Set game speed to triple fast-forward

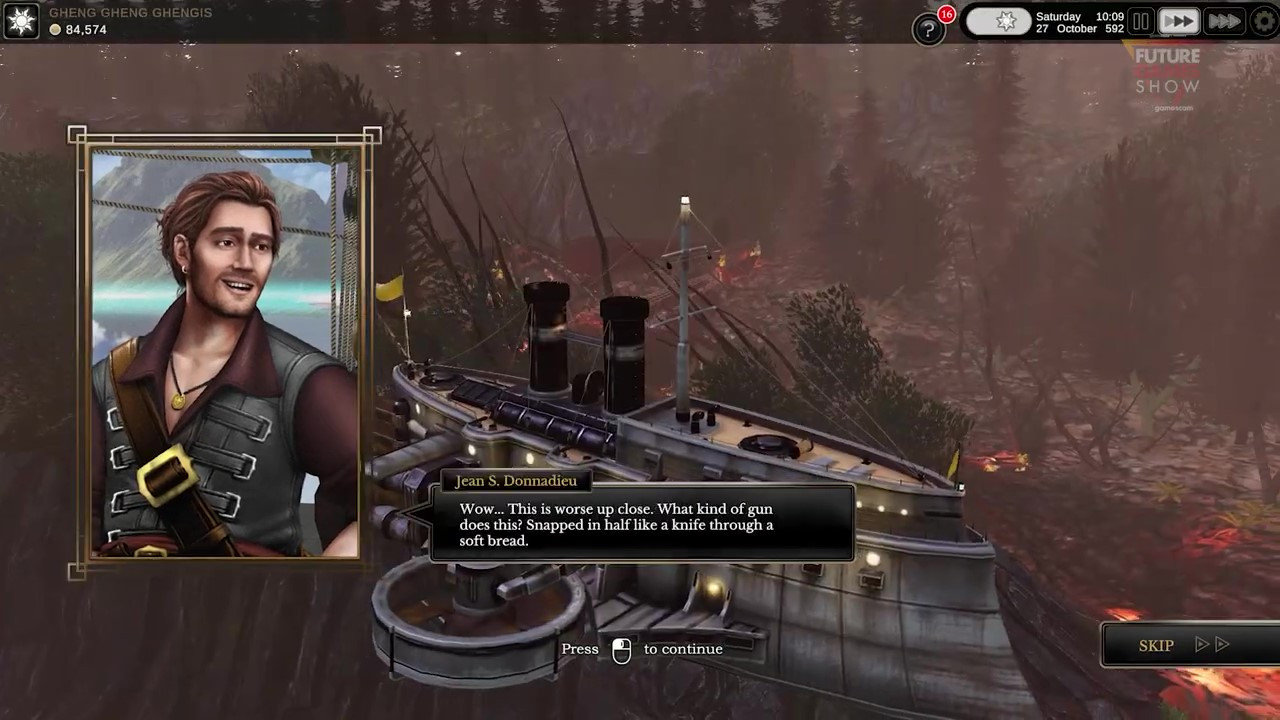click(1223, 21)
